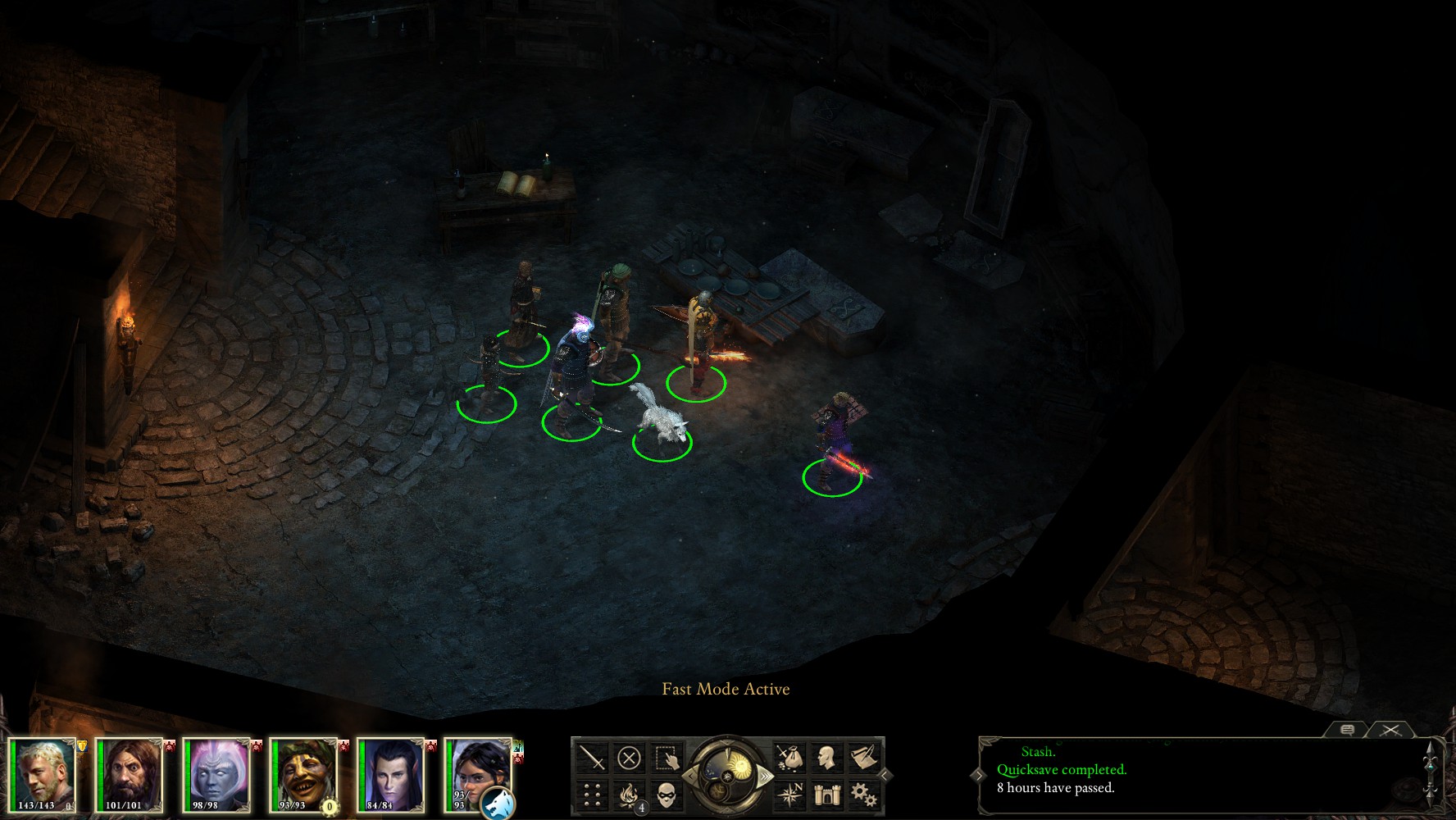The width and height of the screenshot is (1456, 820).
Task: Open the area map compass icon
Action: (x=789, y=795)
